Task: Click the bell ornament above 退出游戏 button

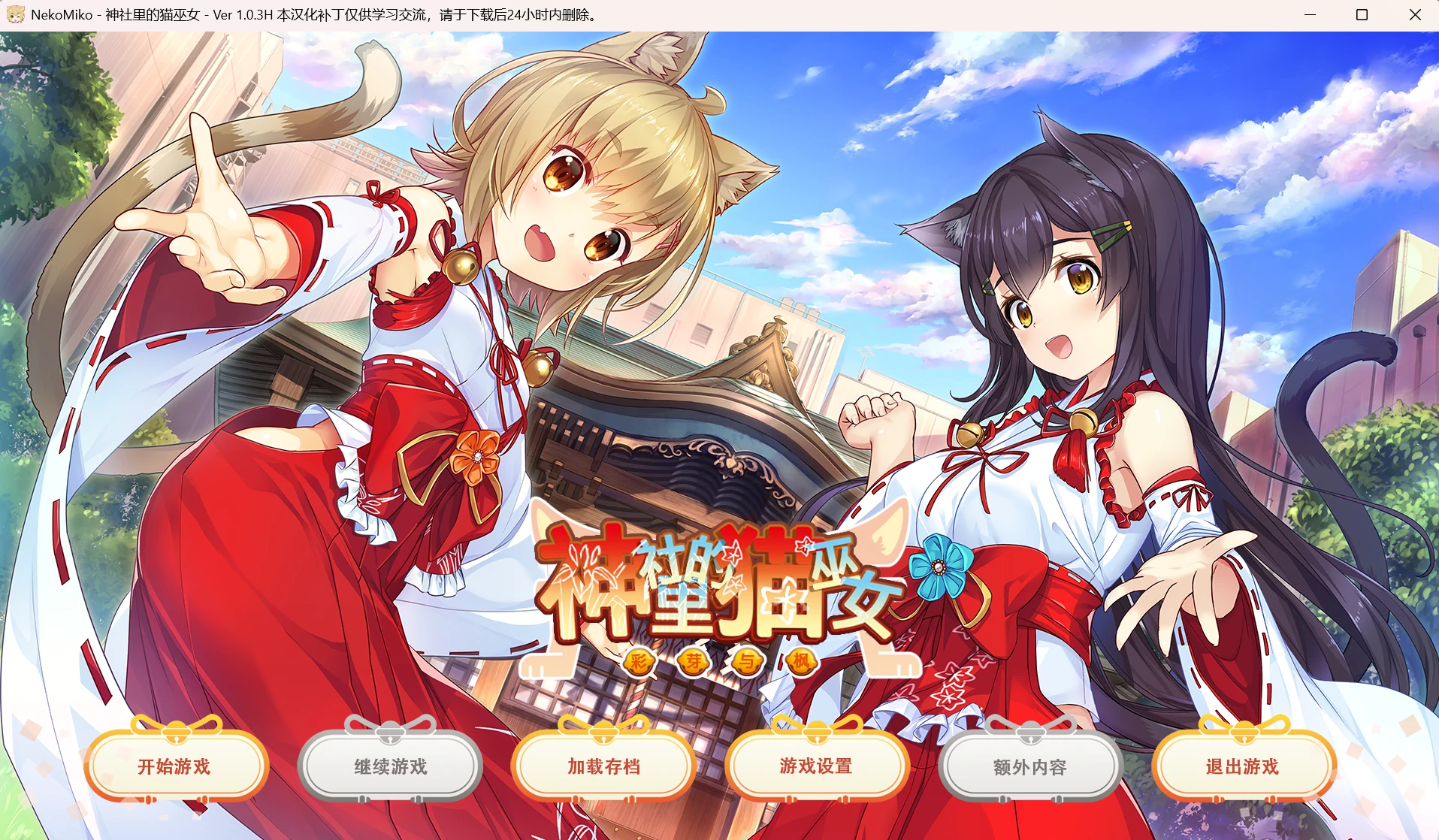Action: coord(1244,730)
